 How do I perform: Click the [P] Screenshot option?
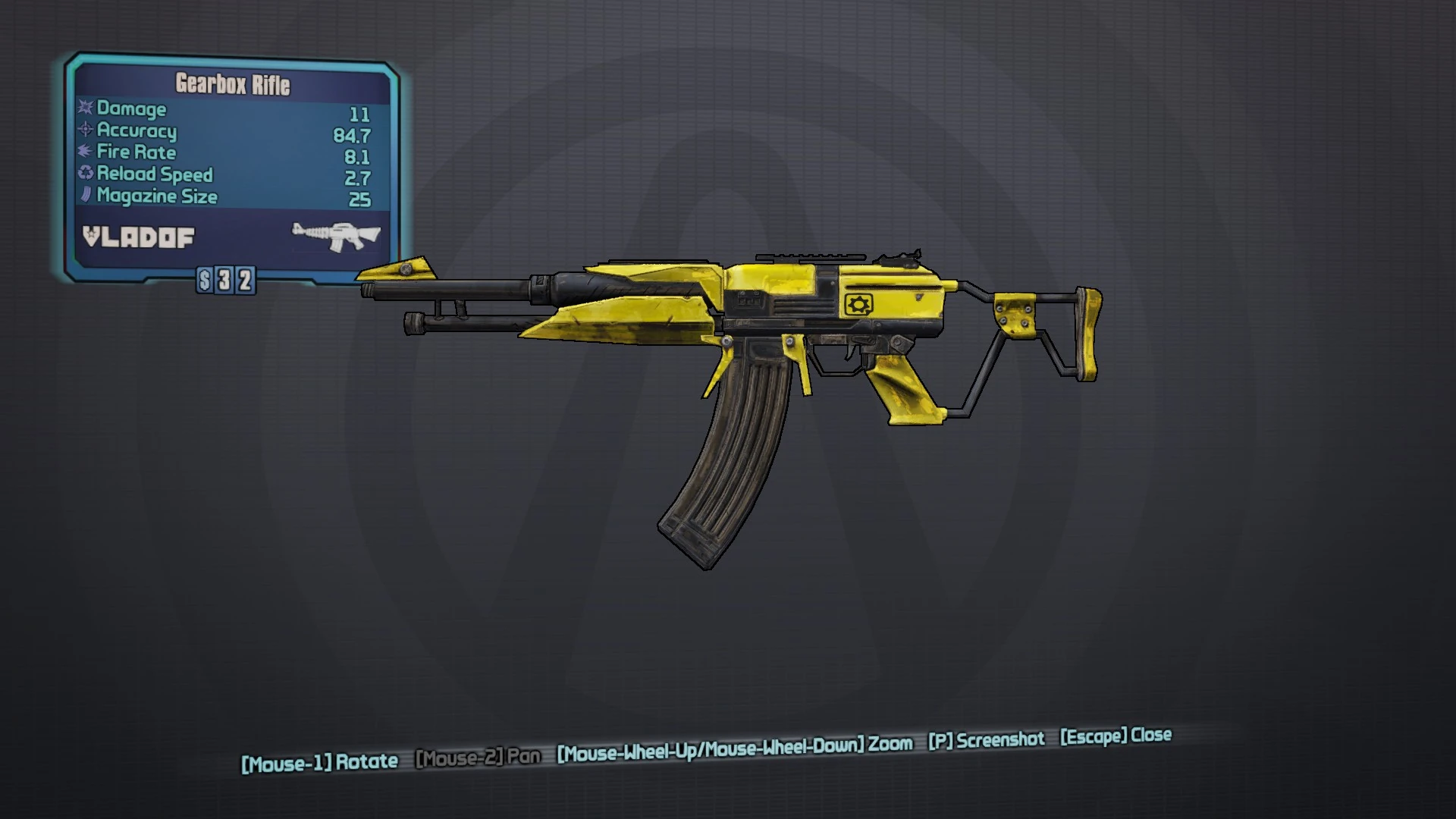coord(986,740)
